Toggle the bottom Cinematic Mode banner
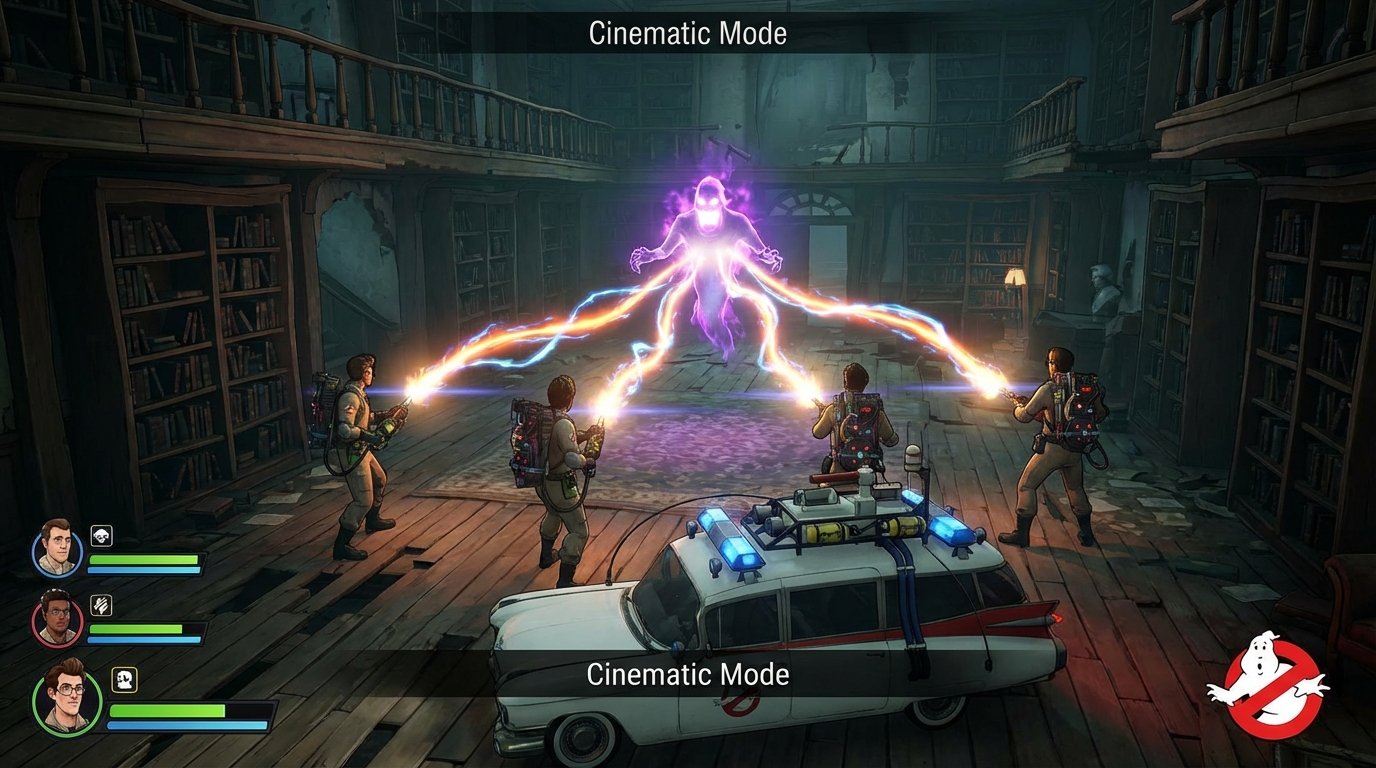The width and height of the screenshot is (1376, 768). (x=688, y=674)
